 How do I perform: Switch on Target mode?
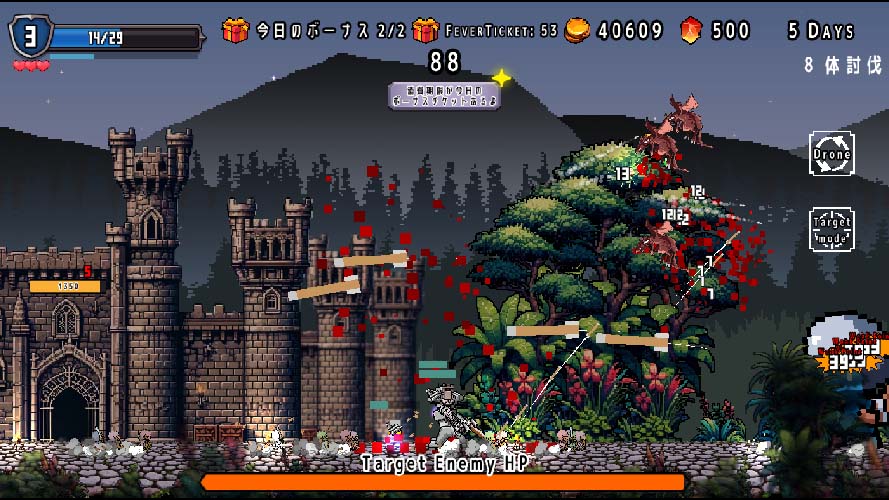[831, 229]
